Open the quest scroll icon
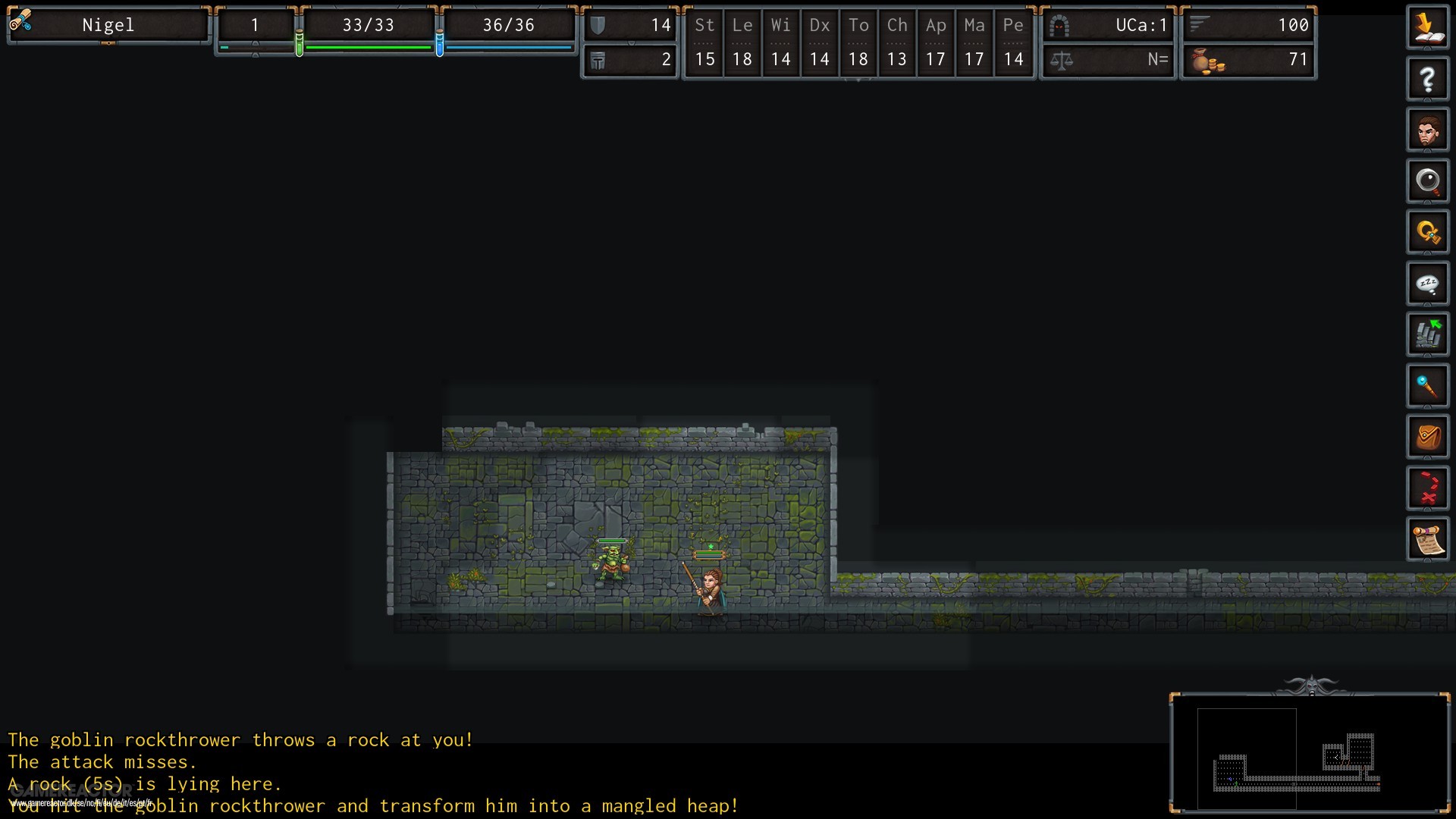This screenshot has height=819, width=1456. (x=1428, y=538)
